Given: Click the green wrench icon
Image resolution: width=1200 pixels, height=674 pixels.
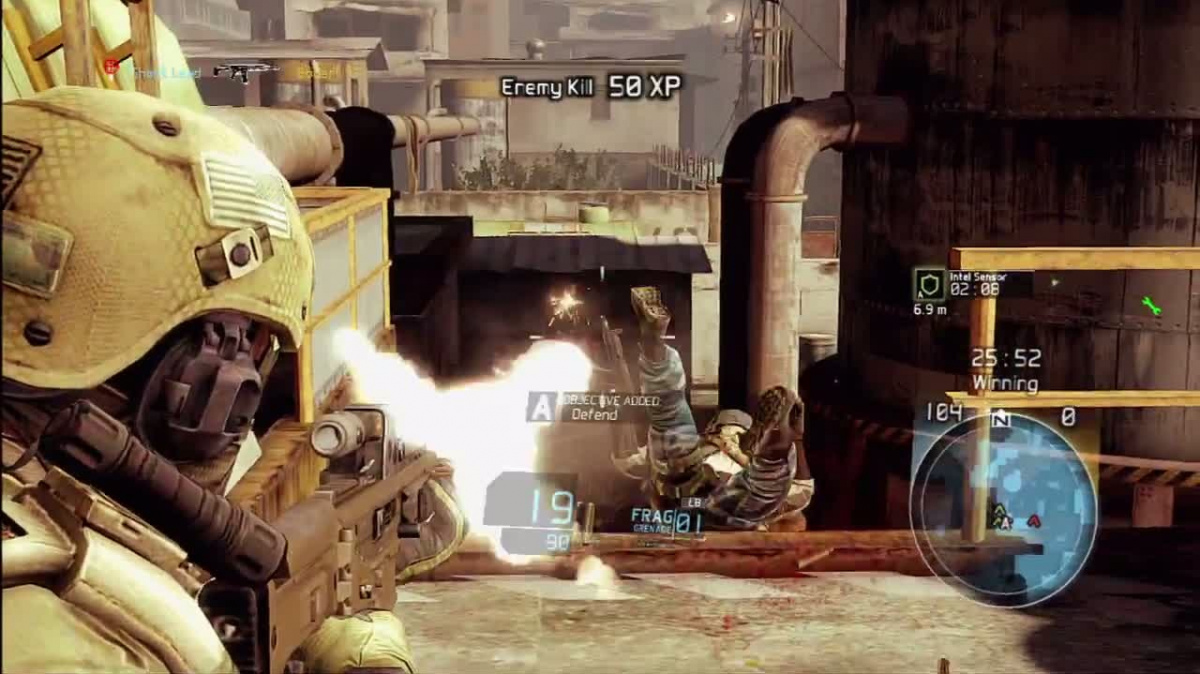Looking at the screenshot, I should point(1151,306).
